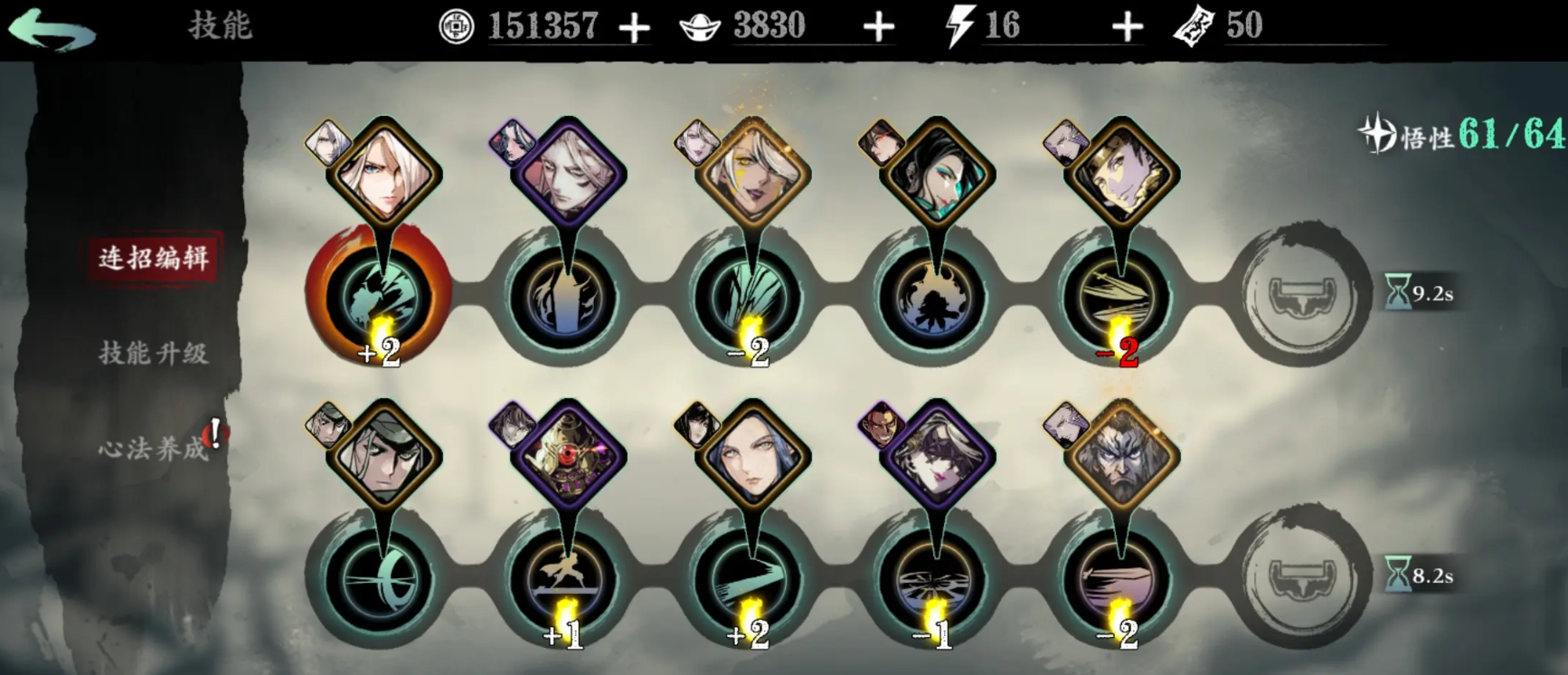Open the empty slot beside the 8.2s timer
This screenshot has width=1568, height=675.
(x=1302, y=577)
